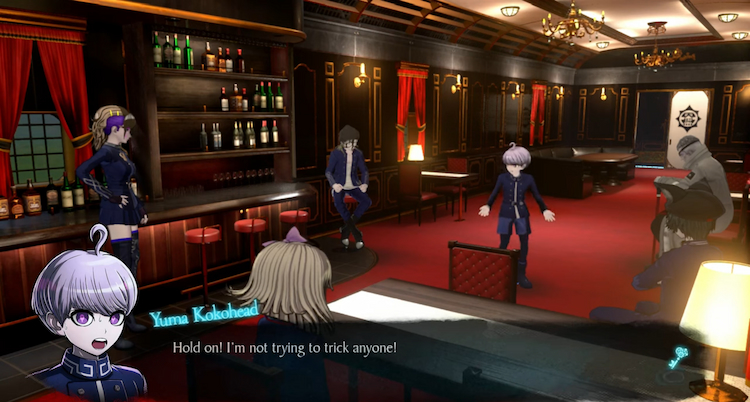Viewport: 750px width, 402px height.
Task: Click the glowing key dialogue-advance icon
Action: pyautogui.click(x=681, y=356)
